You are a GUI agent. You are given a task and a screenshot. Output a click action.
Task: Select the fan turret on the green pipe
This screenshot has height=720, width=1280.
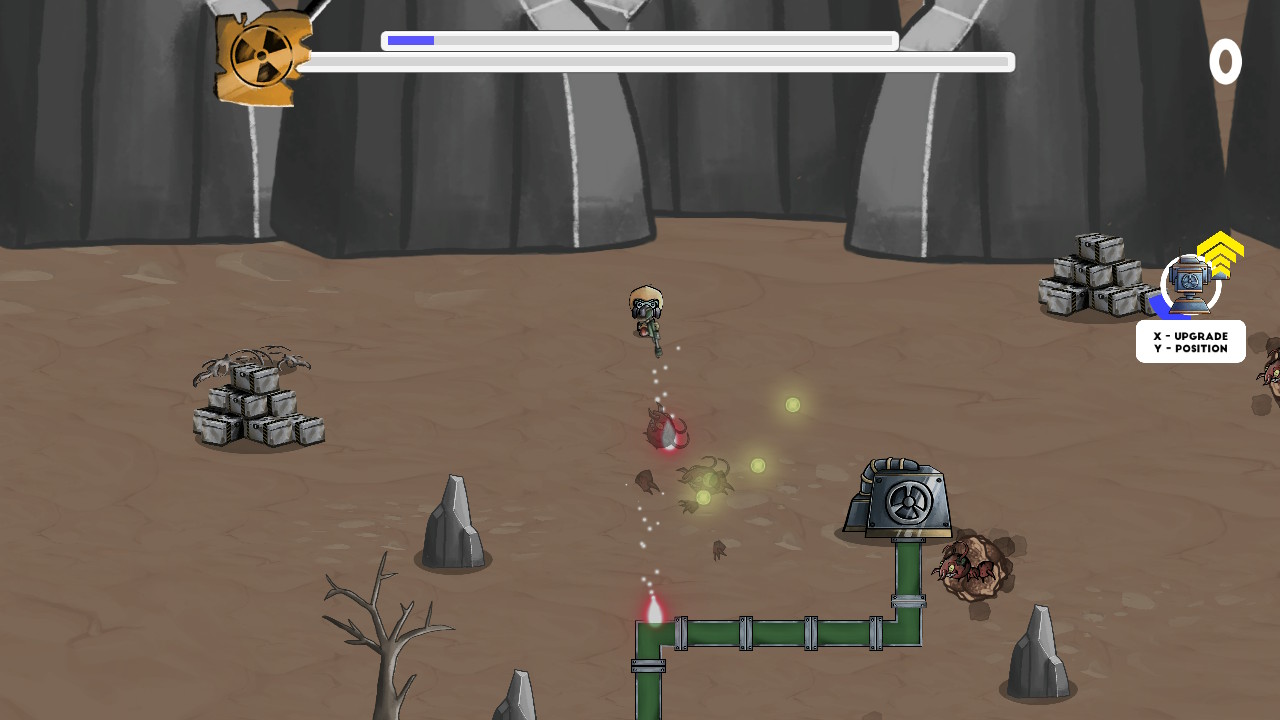(x=903, y=502)
